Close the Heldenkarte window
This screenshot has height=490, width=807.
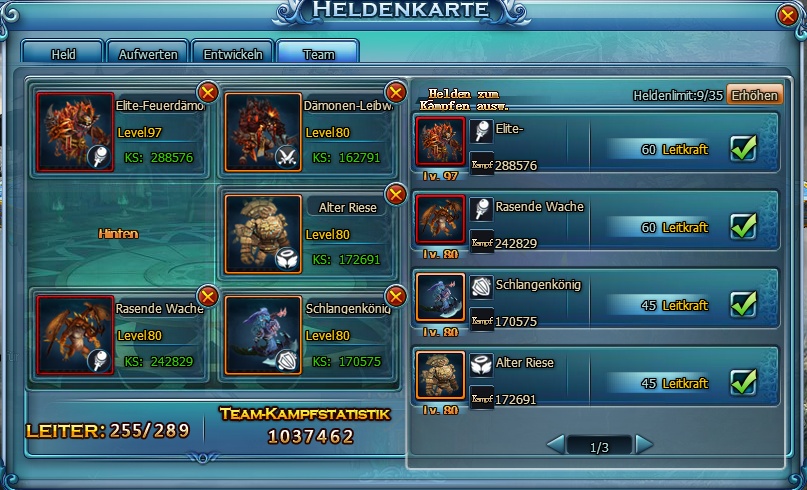[790, 15]
